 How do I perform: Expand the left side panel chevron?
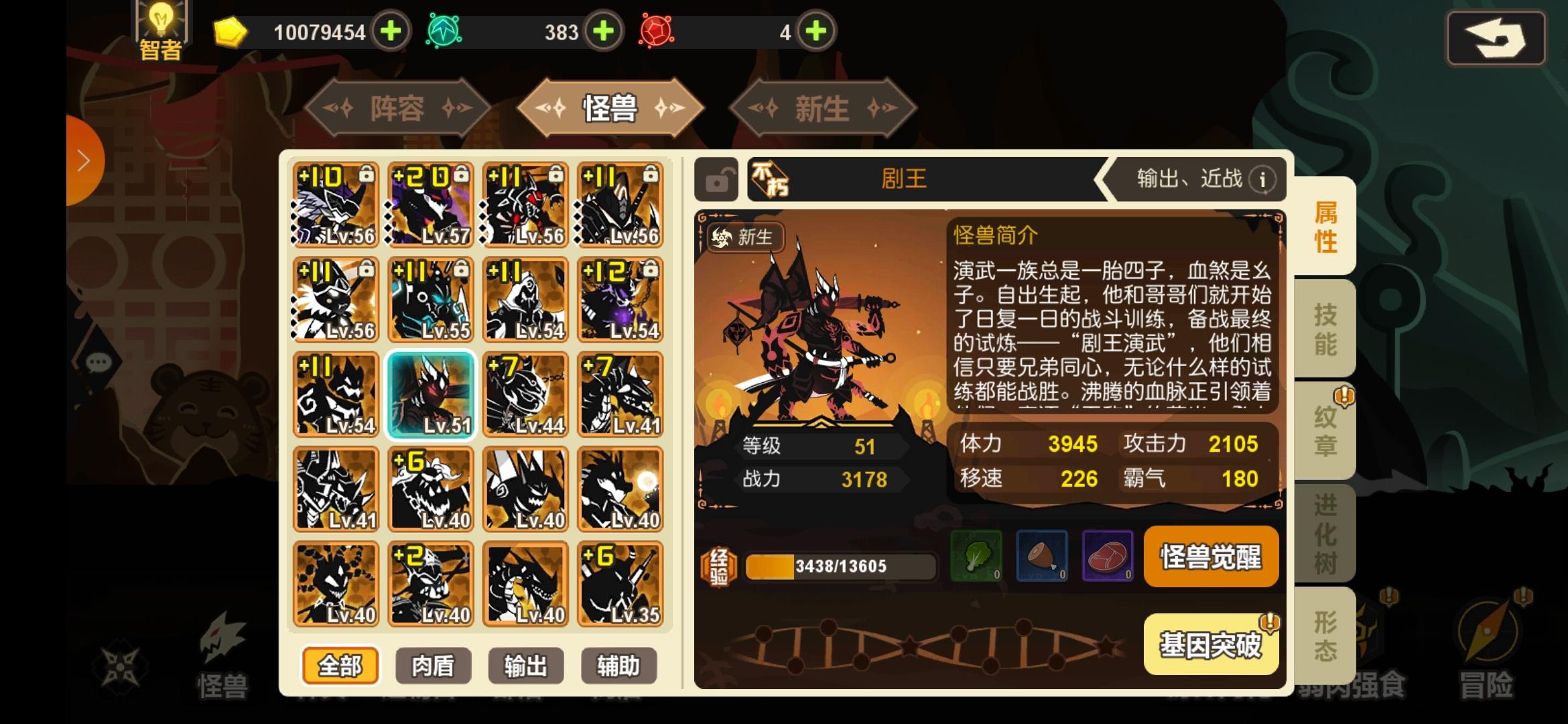pos(82,160)
